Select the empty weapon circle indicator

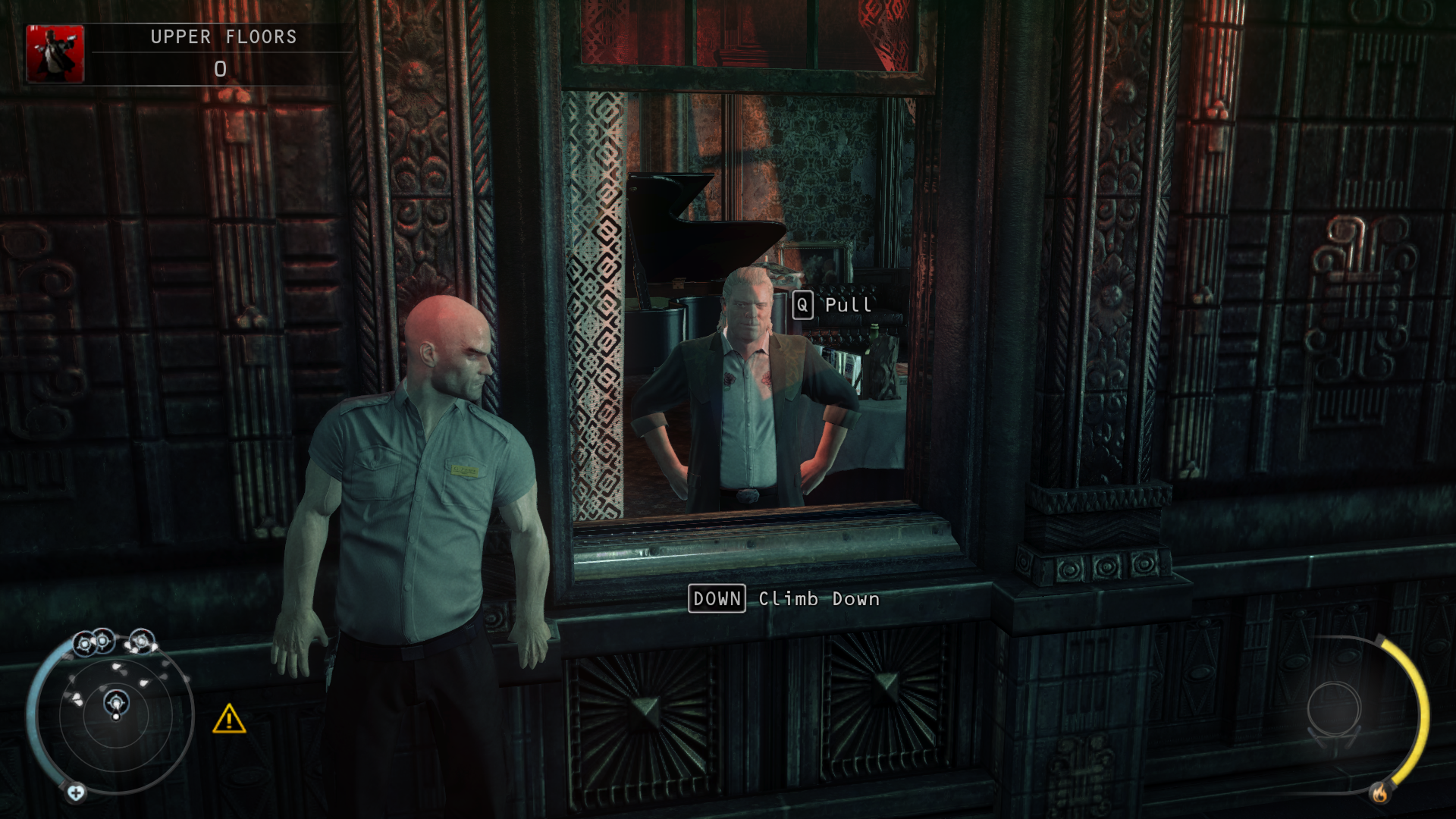[x=1334, y=708]
